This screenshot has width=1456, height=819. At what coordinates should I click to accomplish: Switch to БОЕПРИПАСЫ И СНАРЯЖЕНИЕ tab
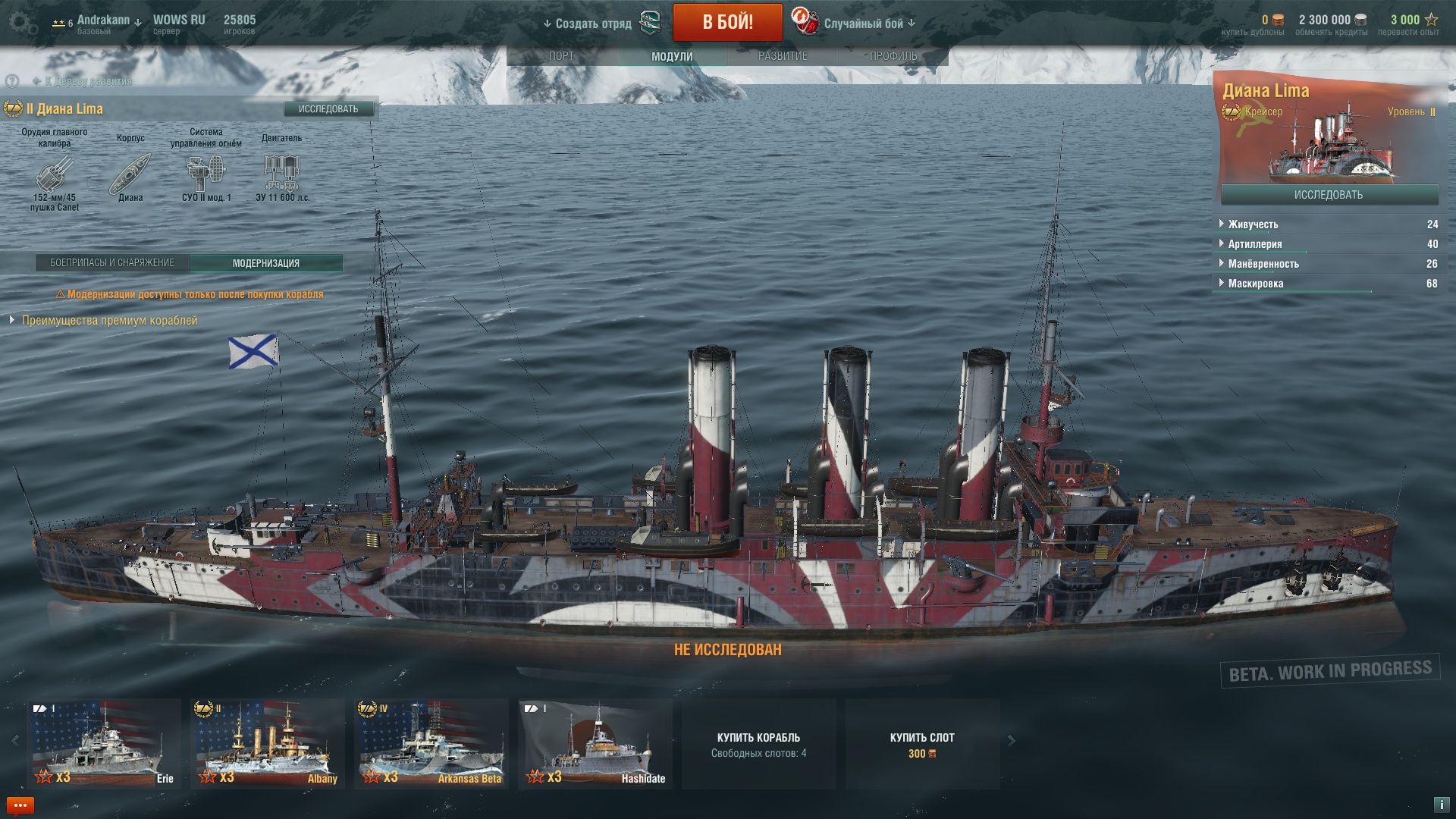pyautogui.click(x=112, y=263)
